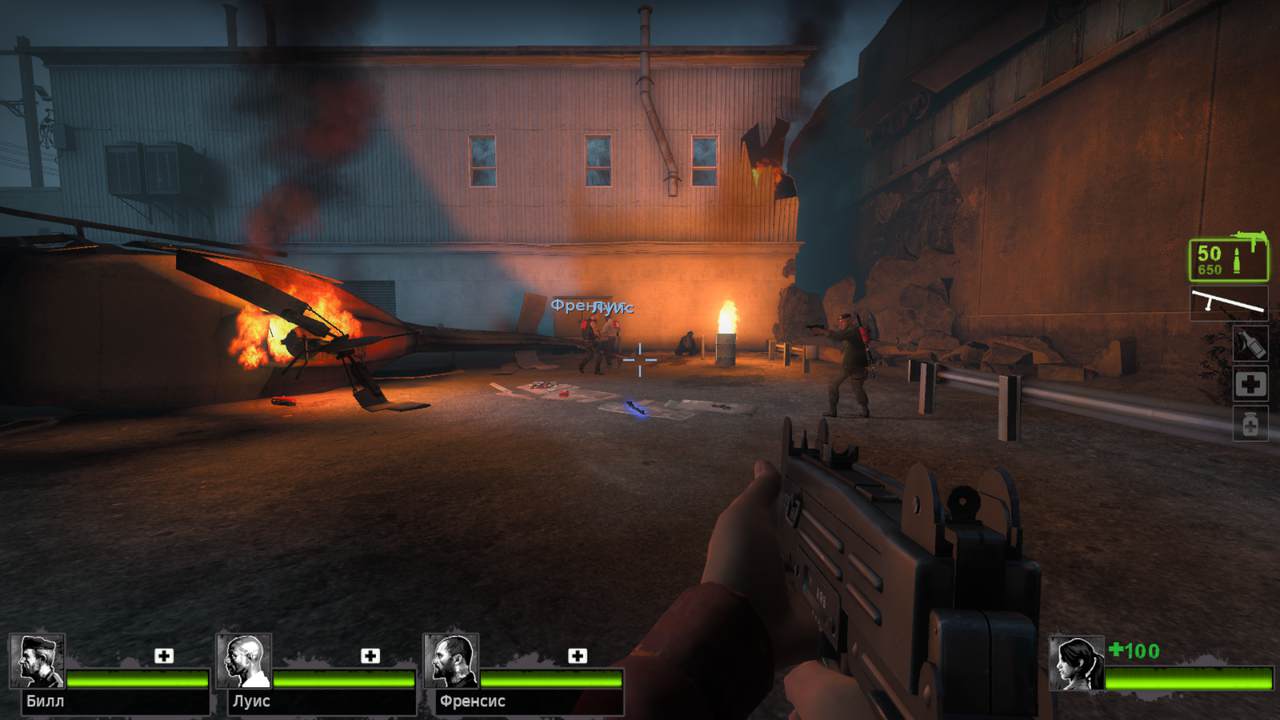Click Луис's teammate portrait
This screenshot has width=1280, height=720.
tap(244, 661)
